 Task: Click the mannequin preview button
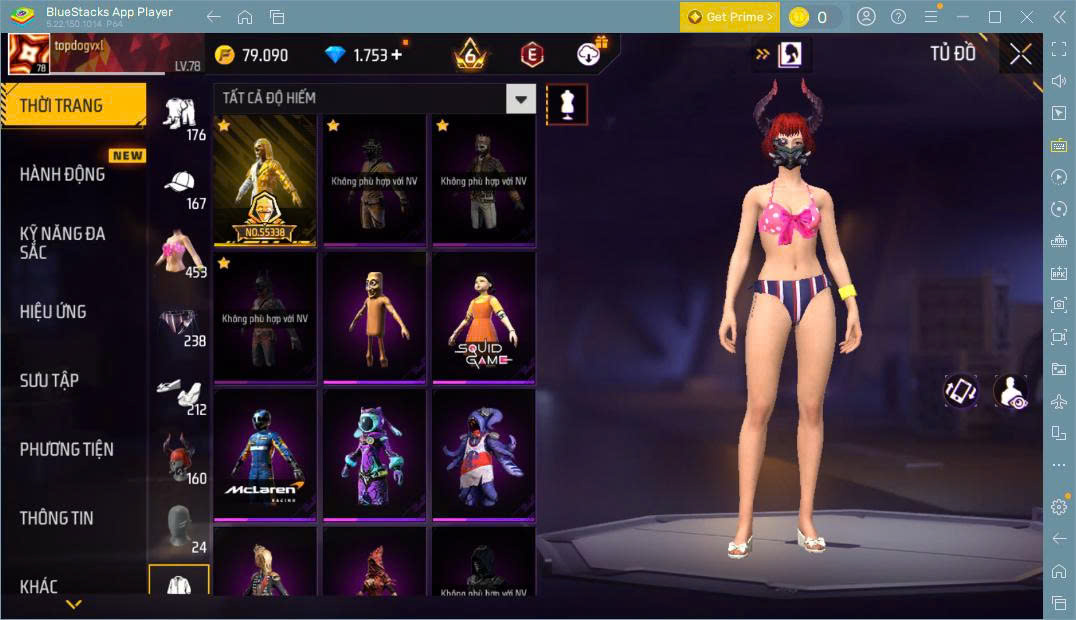(x=567, y=104)
